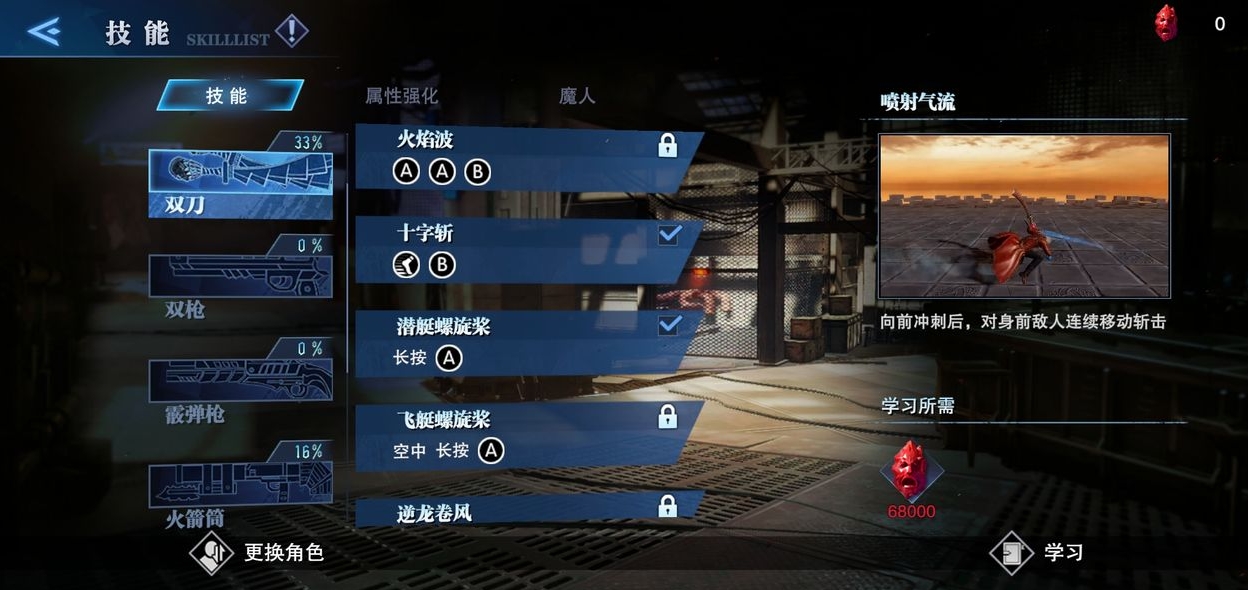The width and height of the screenshot is (1248, 590).
Task: Click the 更换角色 change character button
Action: point(258,552)
